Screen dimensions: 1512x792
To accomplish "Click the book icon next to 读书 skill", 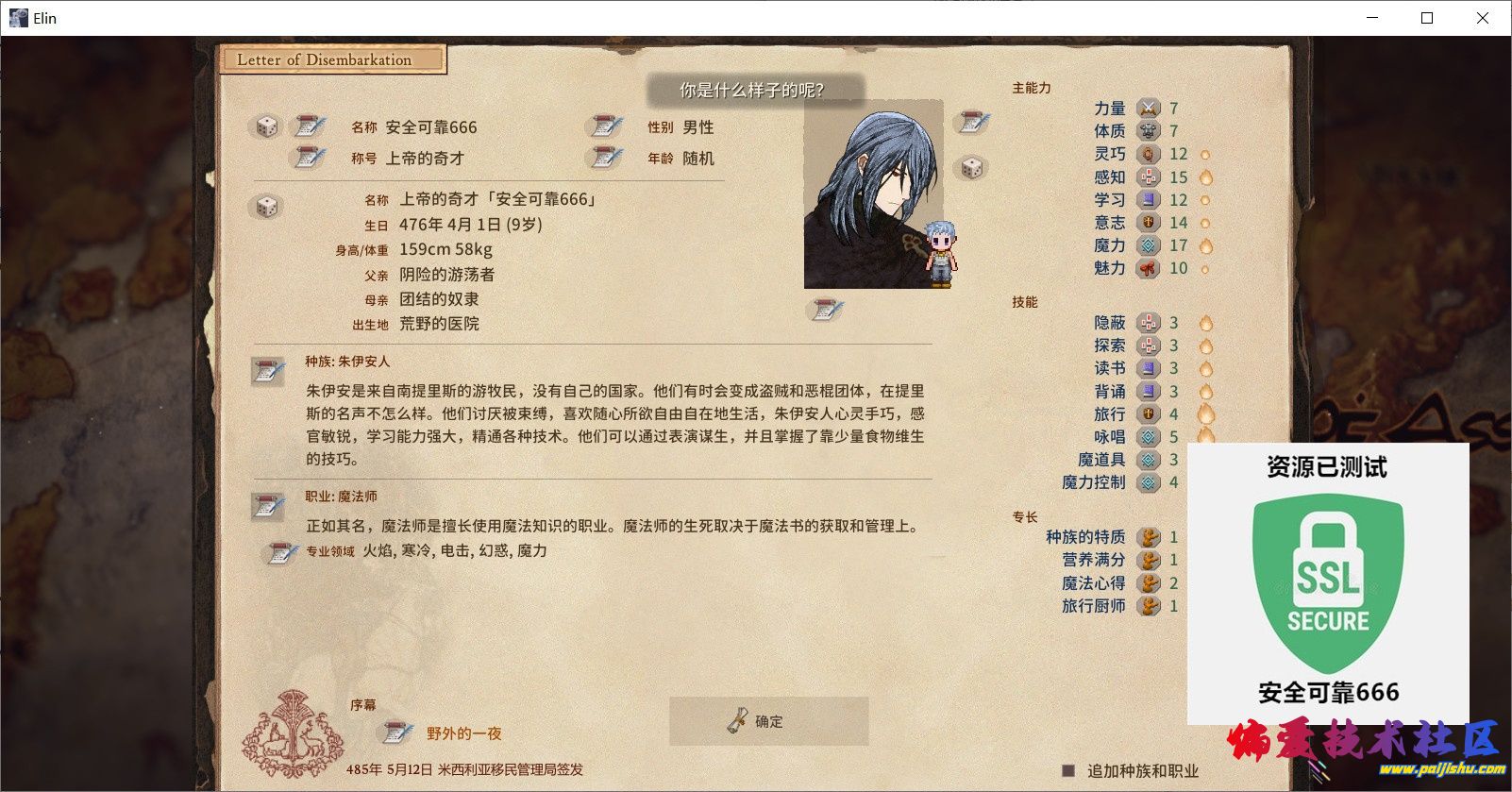I will coord(1149,367).
